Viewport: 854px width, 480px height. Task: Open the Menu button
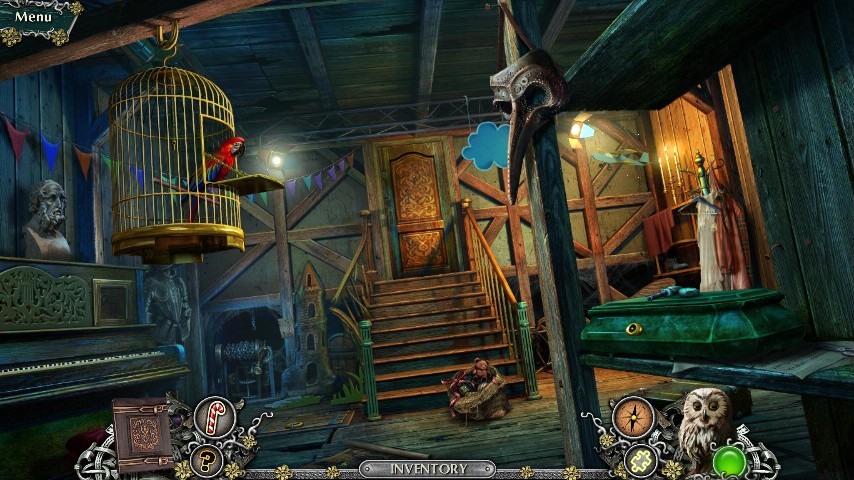click(34, 17)
